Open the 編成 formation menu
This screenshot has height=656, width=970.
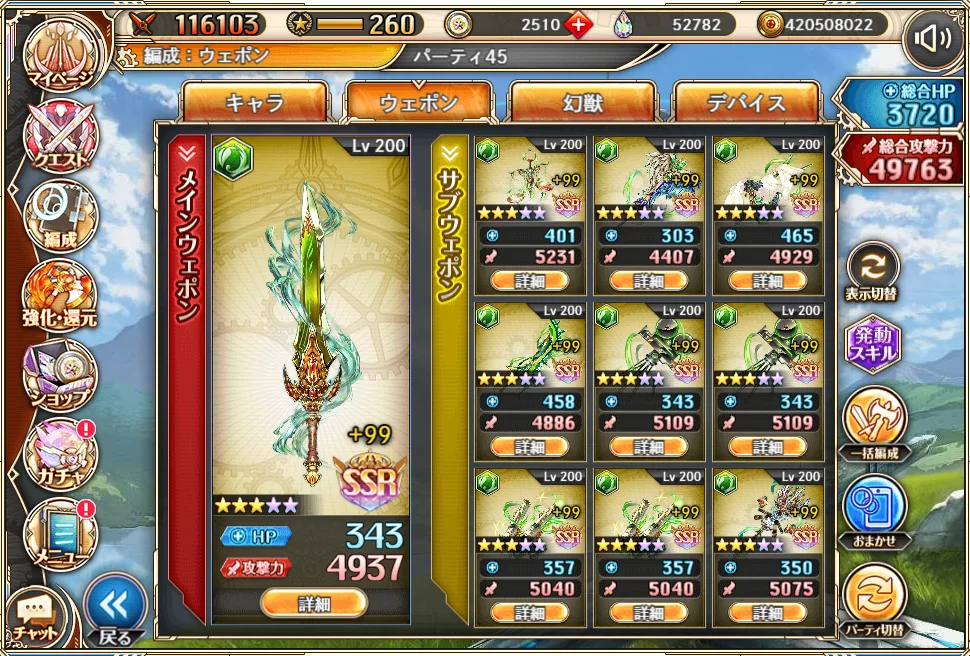[x=60, y=213]
